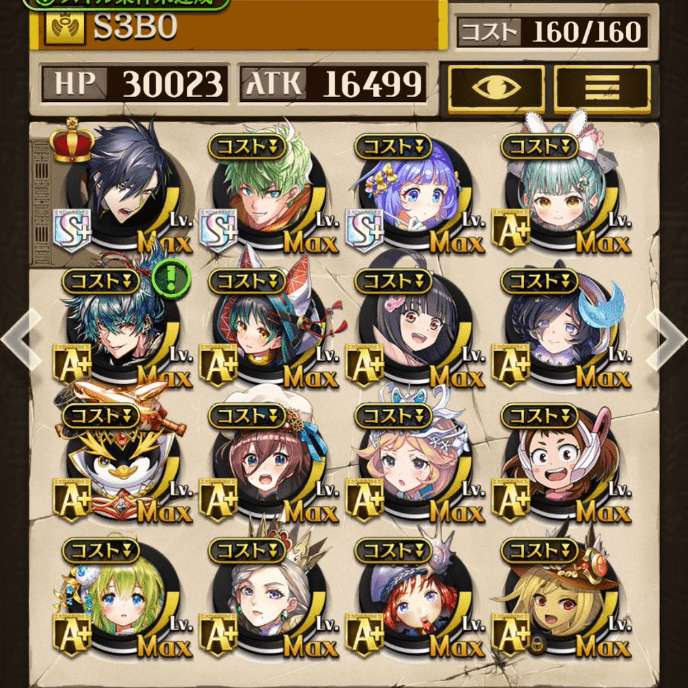Open the hamburger list menu
688x688 pixels.
(x=601, y=89)
